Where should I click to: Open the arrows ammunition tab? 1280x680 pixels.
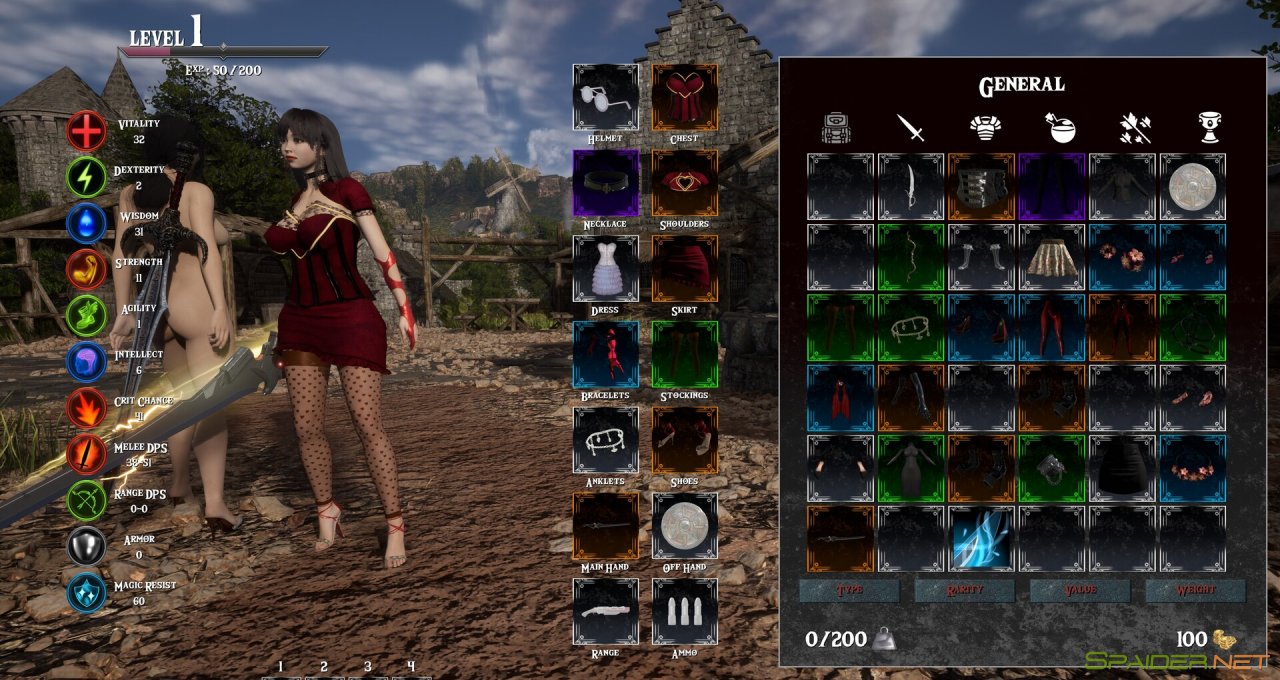click(x=1135, y=127)
